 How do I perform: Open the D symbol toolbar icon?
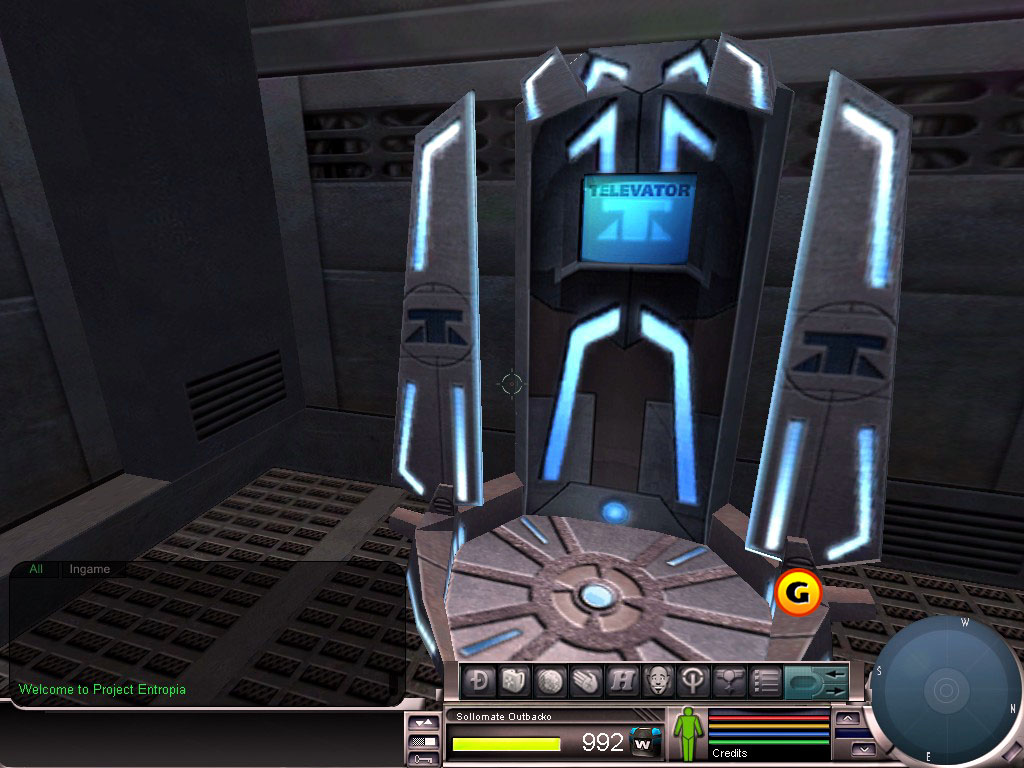[x=480, y=682]
